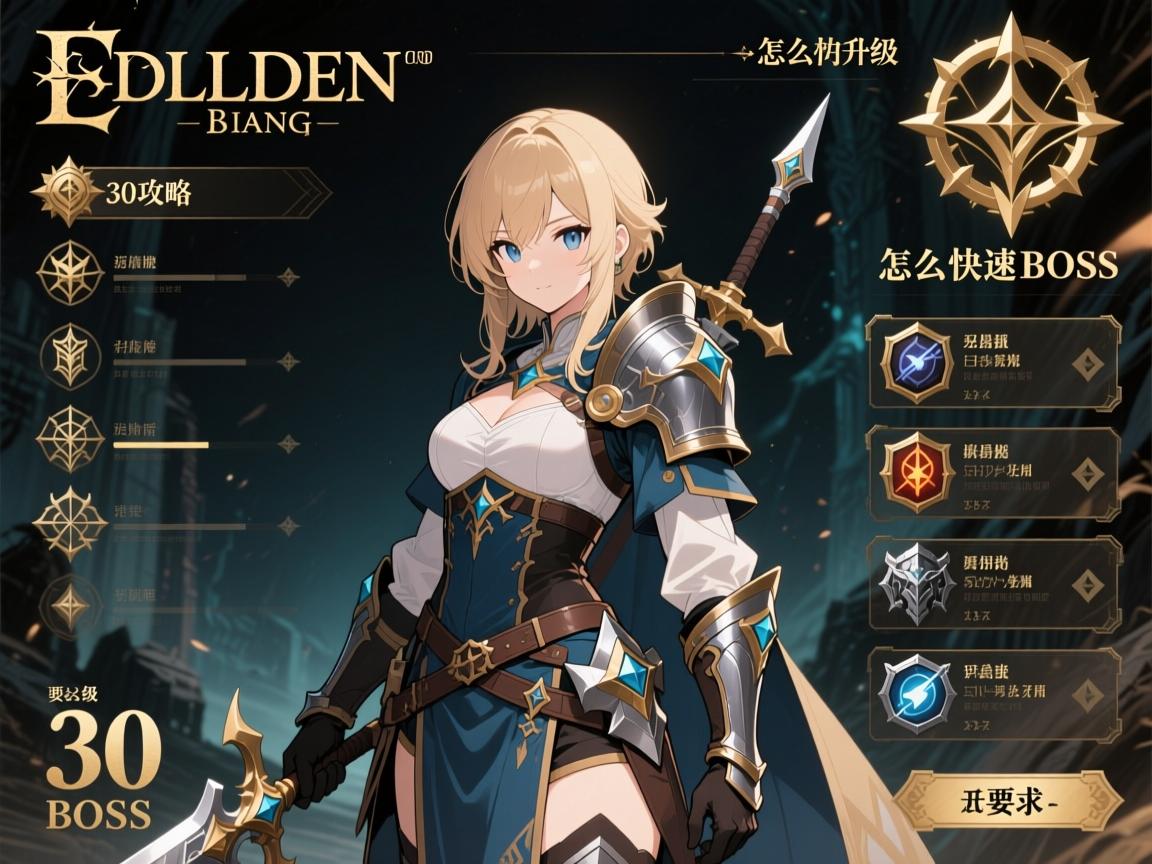This screenshot has height=864, width=1152.
Task: Open the 怎么升级 link at top
Action: click(x=828, y=52)
